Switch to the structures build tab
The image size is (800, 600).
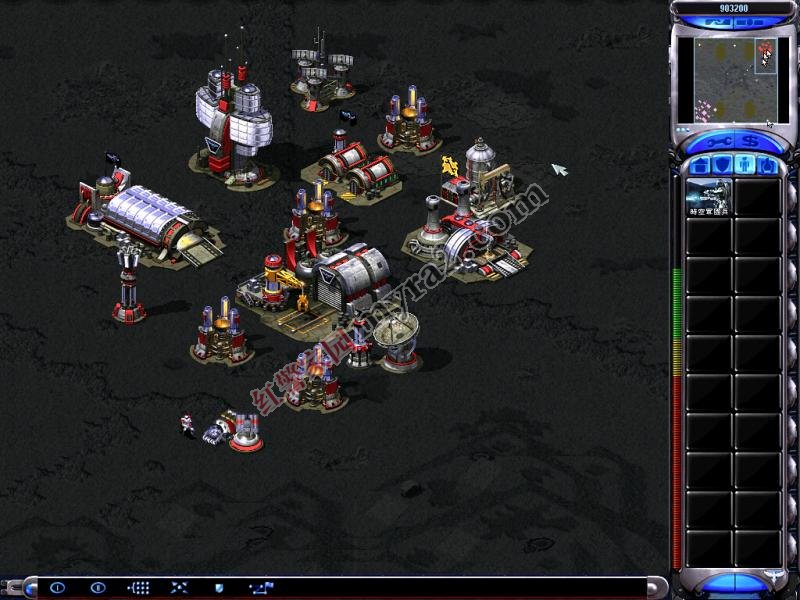click(x=700, y=164)
